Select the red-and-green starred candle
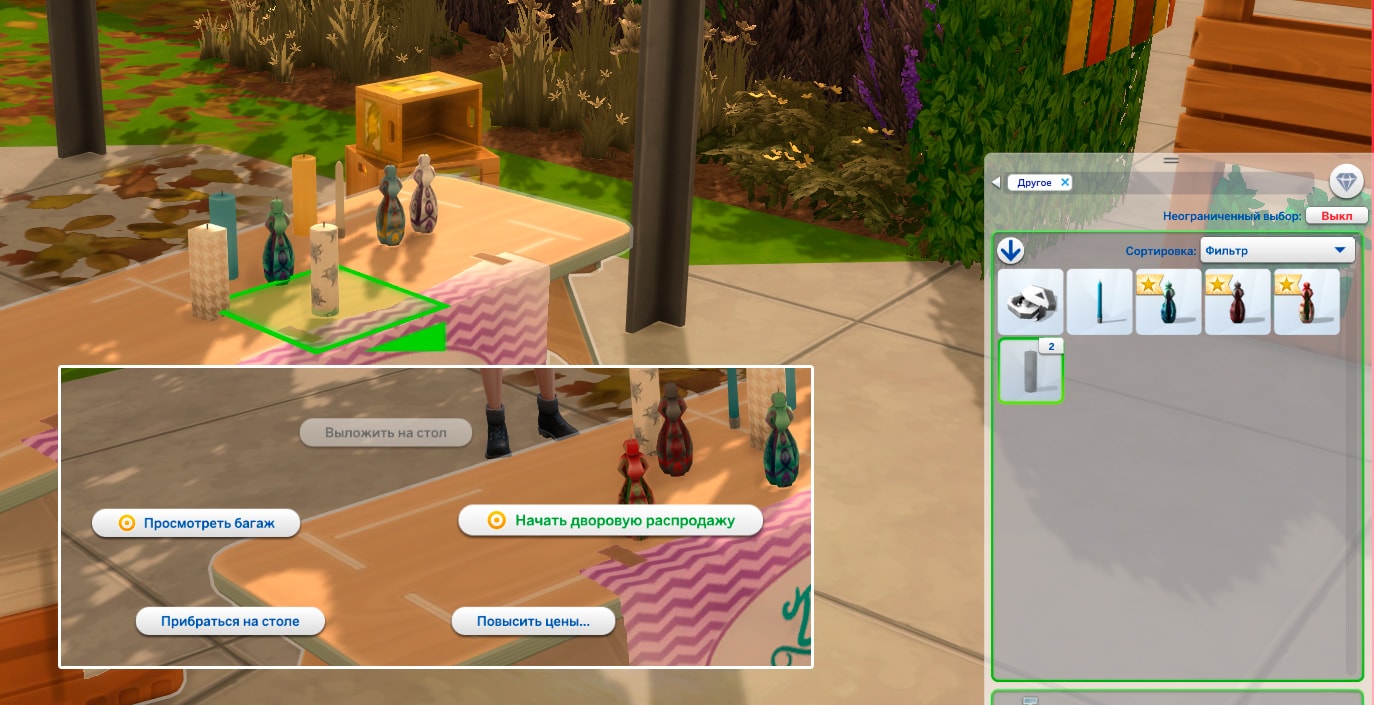 click(x=1306, y=302)
